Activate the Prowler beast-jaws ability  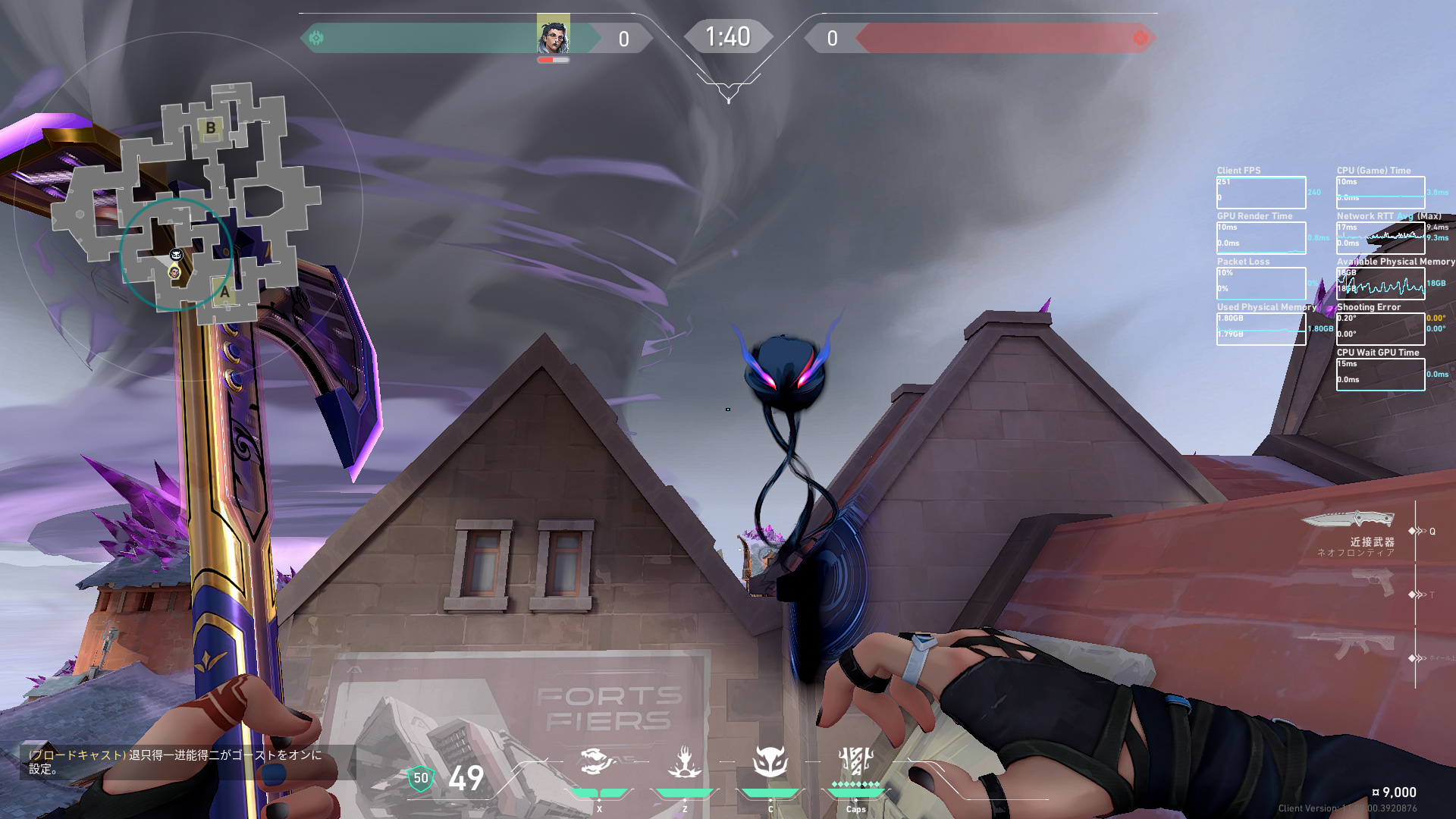pos(598,761)
